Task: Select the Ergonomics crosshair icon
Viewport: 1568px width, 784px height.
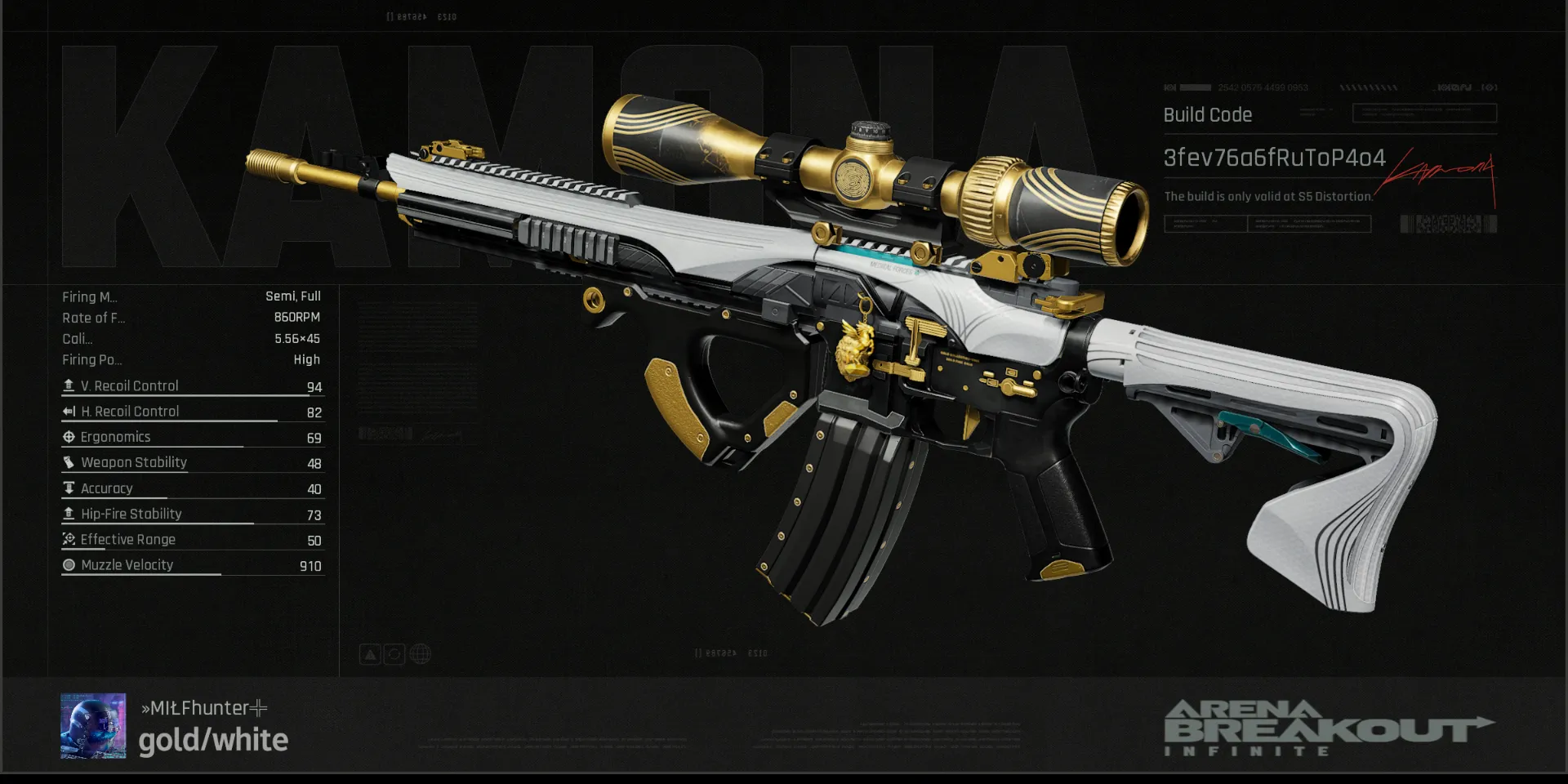Action: (69, 437)
